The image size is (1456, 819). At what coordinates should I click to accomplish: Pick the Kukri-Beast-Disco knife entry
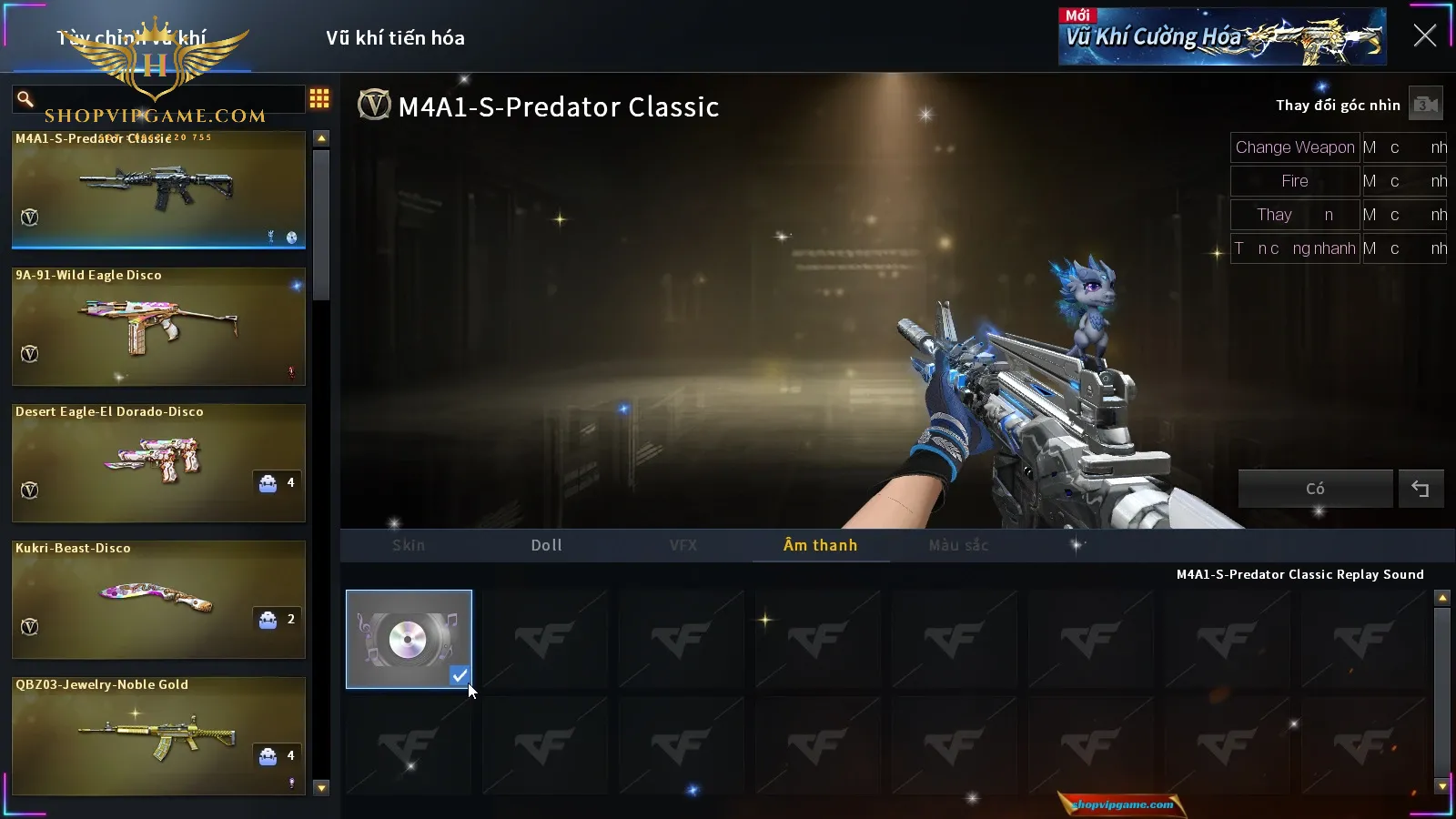click(x=158, y=600)
